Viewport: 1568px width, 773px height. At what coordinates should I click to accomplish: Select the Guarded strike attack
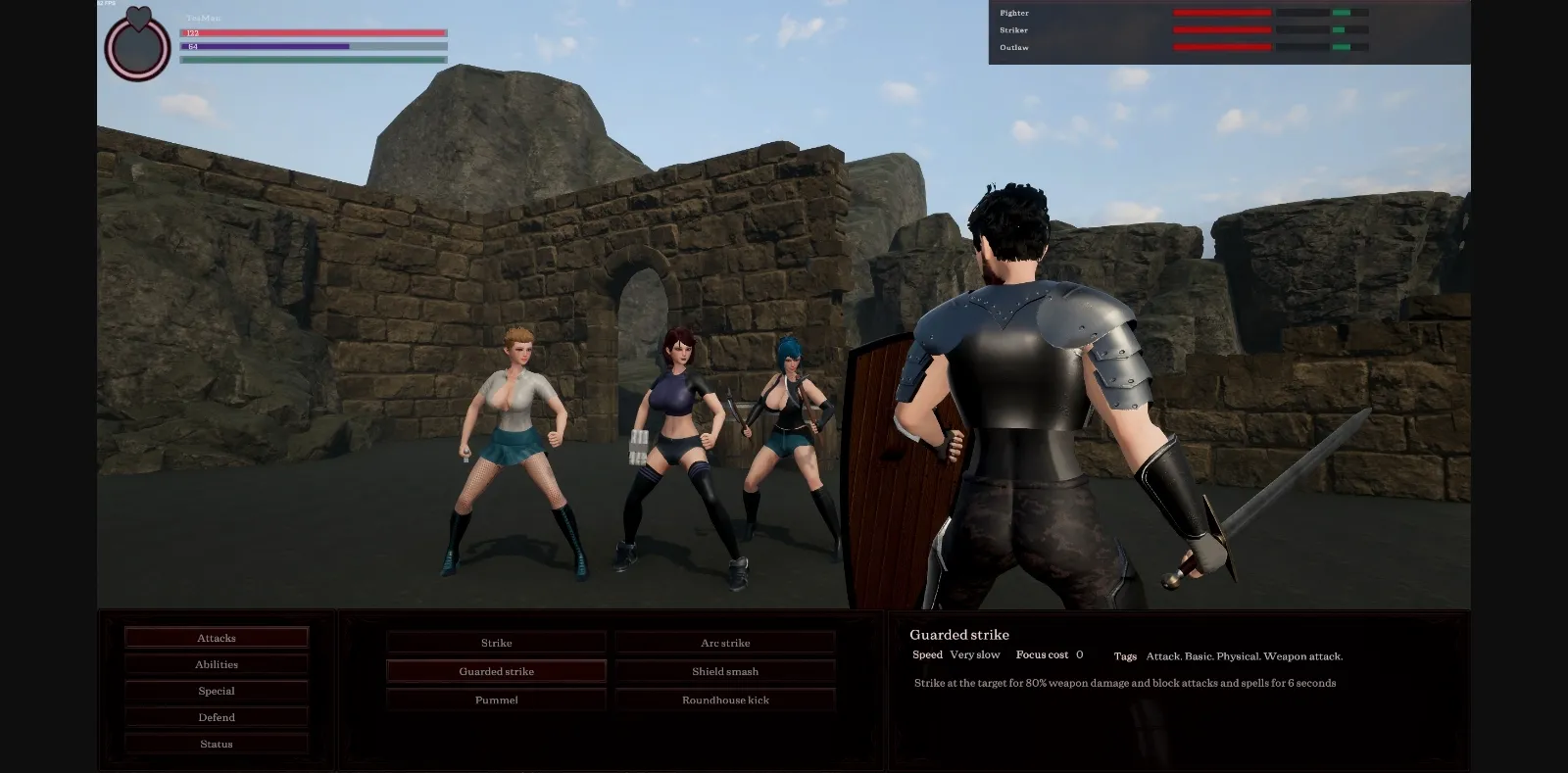tap(496, 670)
